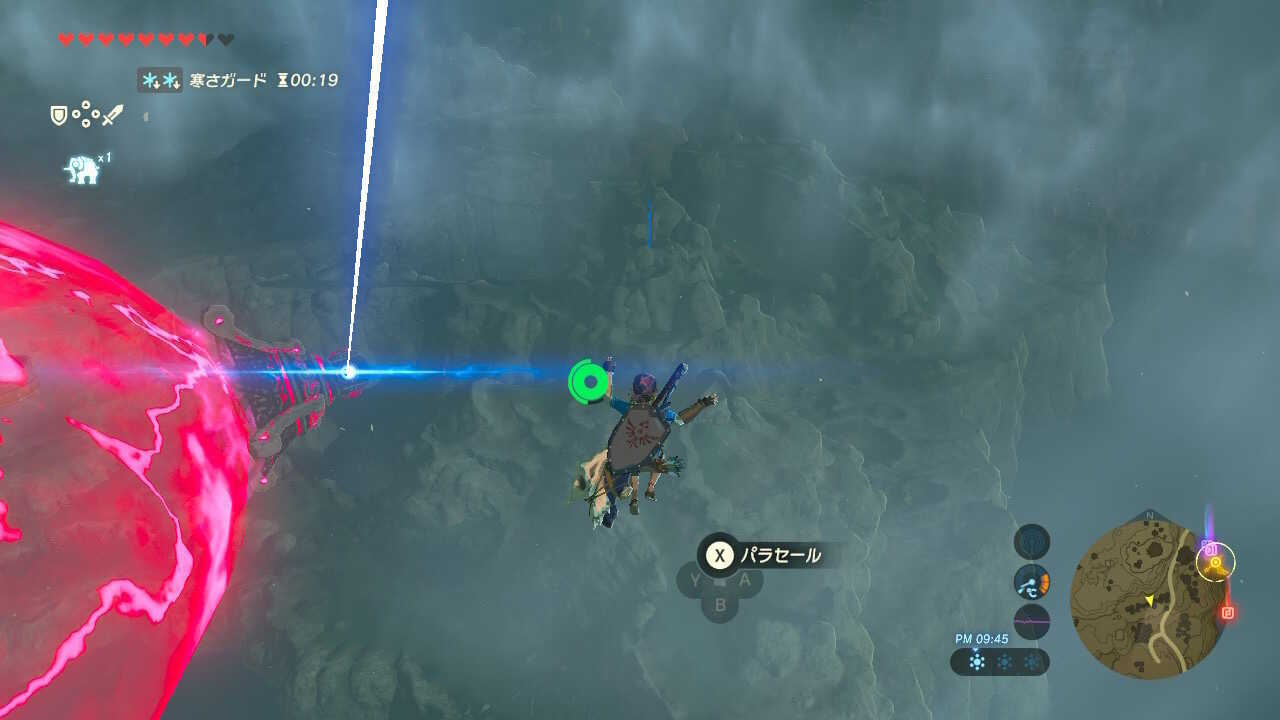This screenshot has height=720, width=1280.
Task: Select the first snowflake on the cold meter bar
Action: click(975, 661)
